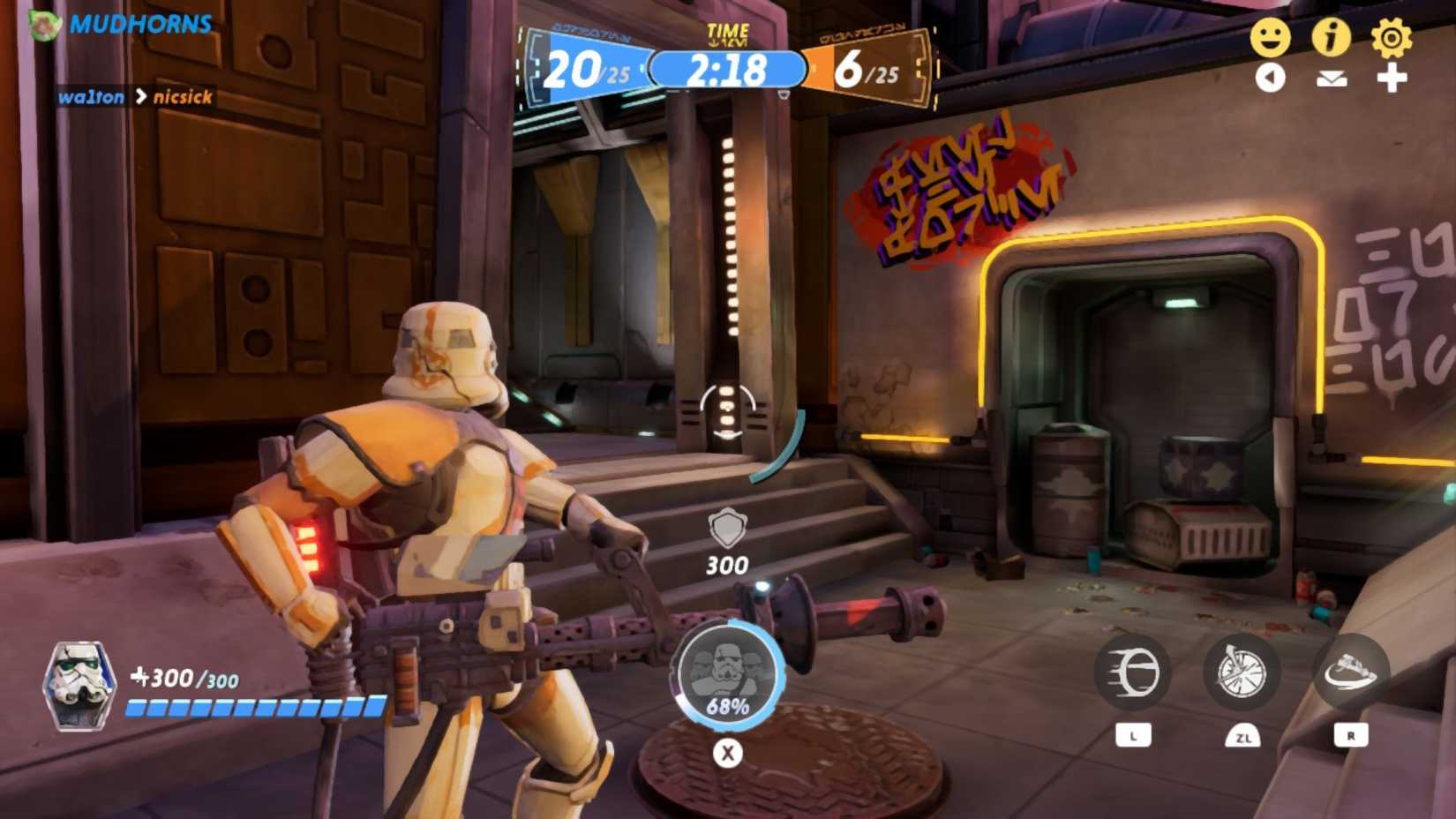
Task: Collapse the HUD with the back arrow
Action: 1272,78
